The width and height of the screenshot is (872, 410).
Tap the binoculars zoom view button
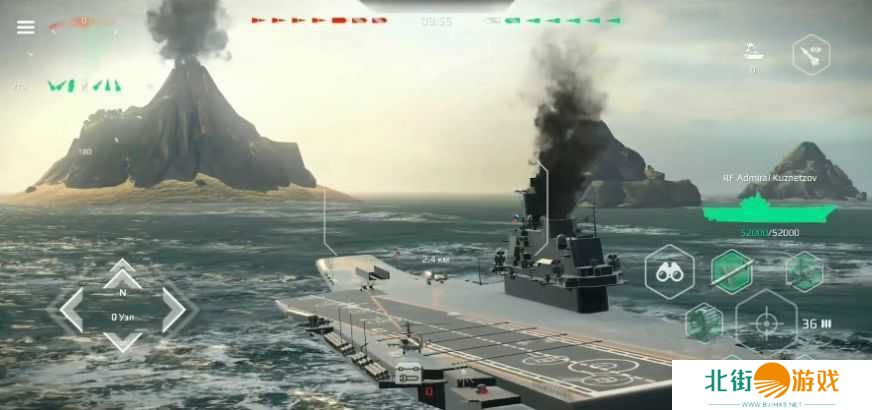[x=669, y=271]
